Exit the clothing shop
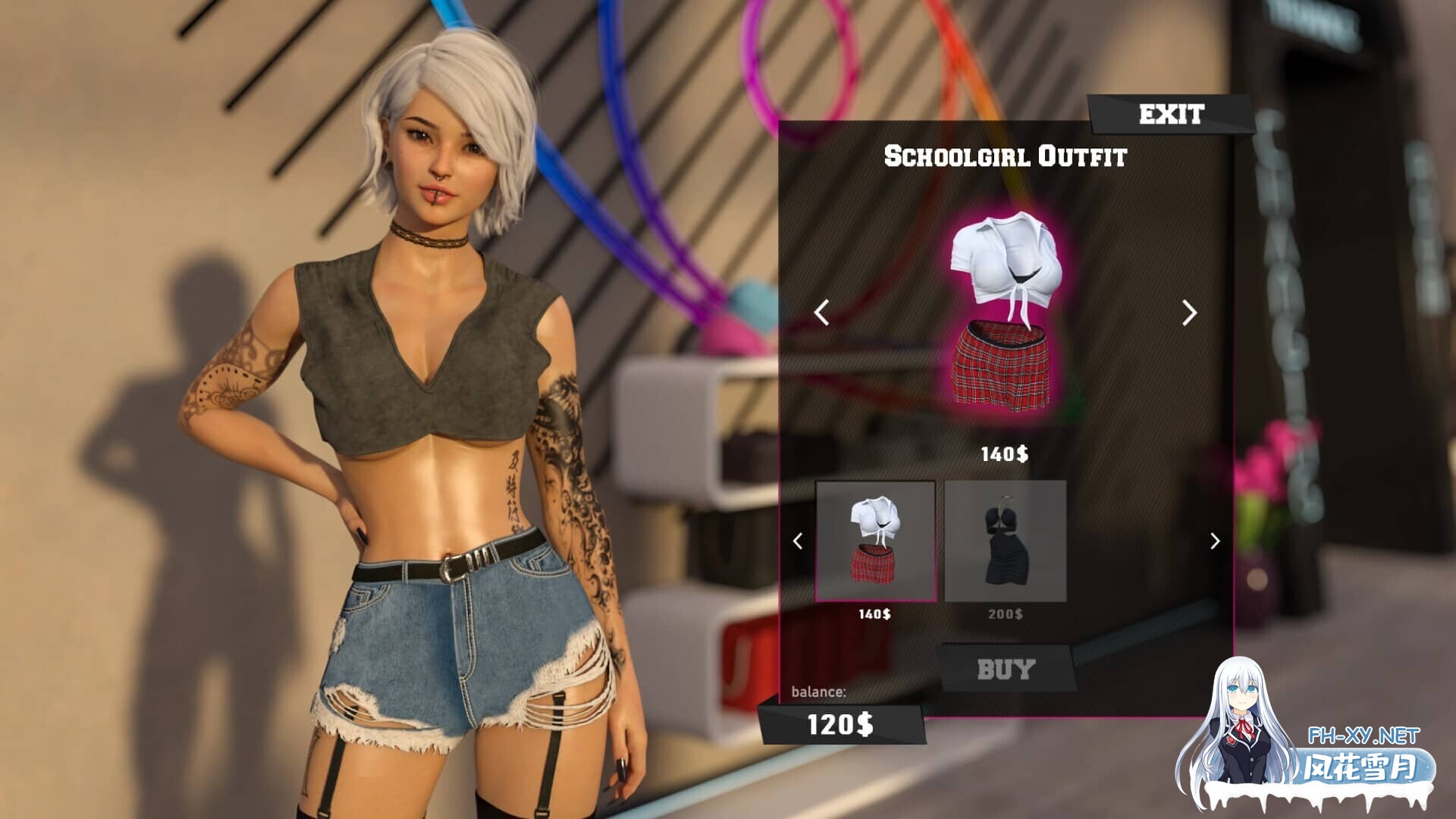The height and width of the screenshot is (819, 1456). click(1171, 115)
